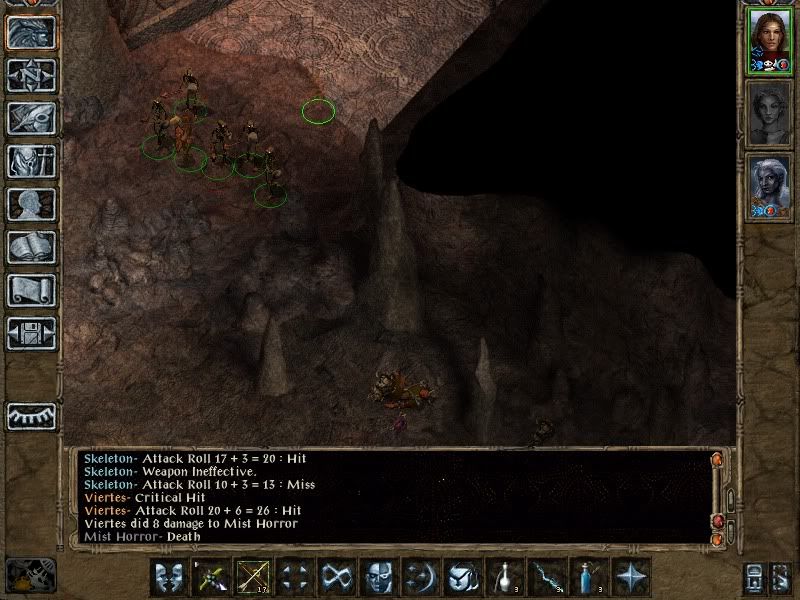Open the character record silhouette button
The width and height of the screenshot is (800, 600).
(30, 204)
